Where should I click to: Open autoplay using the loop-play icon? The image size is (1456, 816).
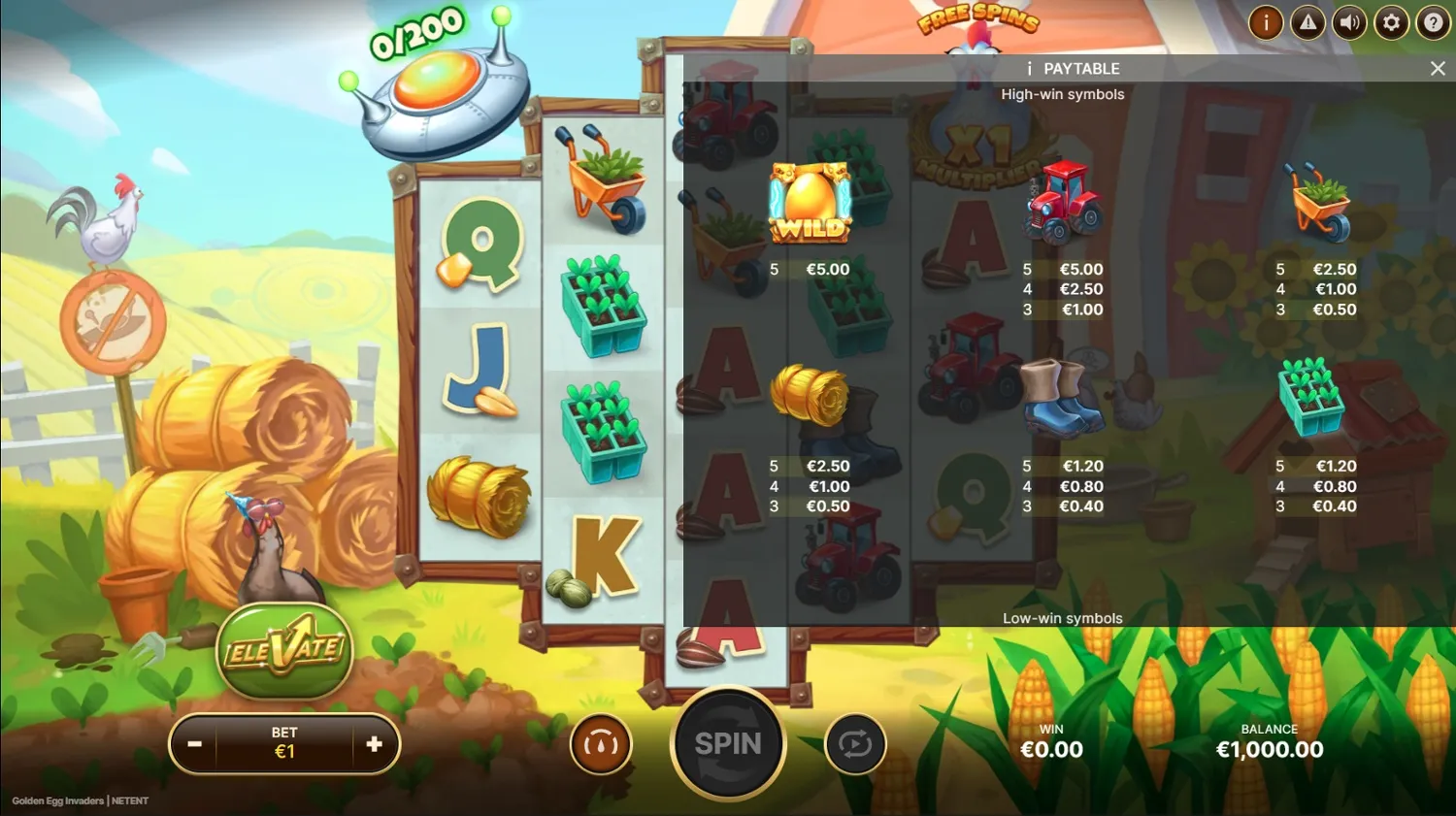[855, 743]
